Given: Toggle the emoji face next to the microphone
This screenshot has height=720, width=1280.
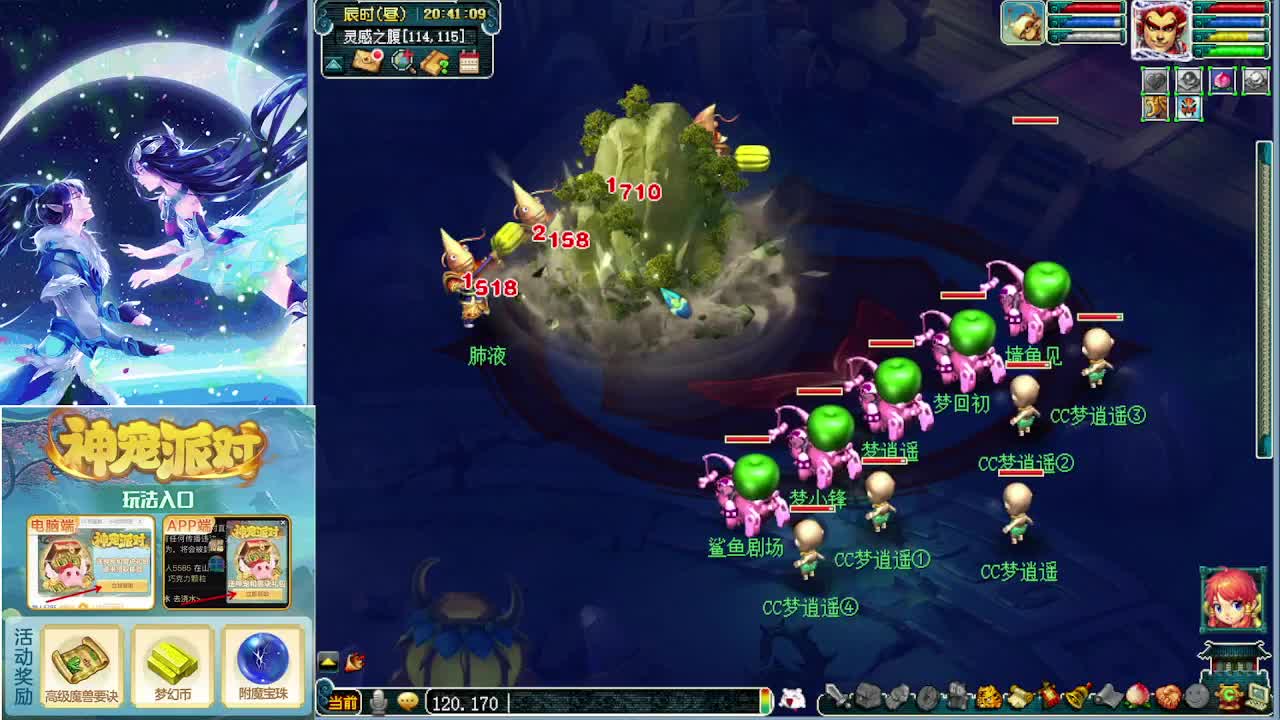Looking at the screenshot, I should click(x=408, y=701).
